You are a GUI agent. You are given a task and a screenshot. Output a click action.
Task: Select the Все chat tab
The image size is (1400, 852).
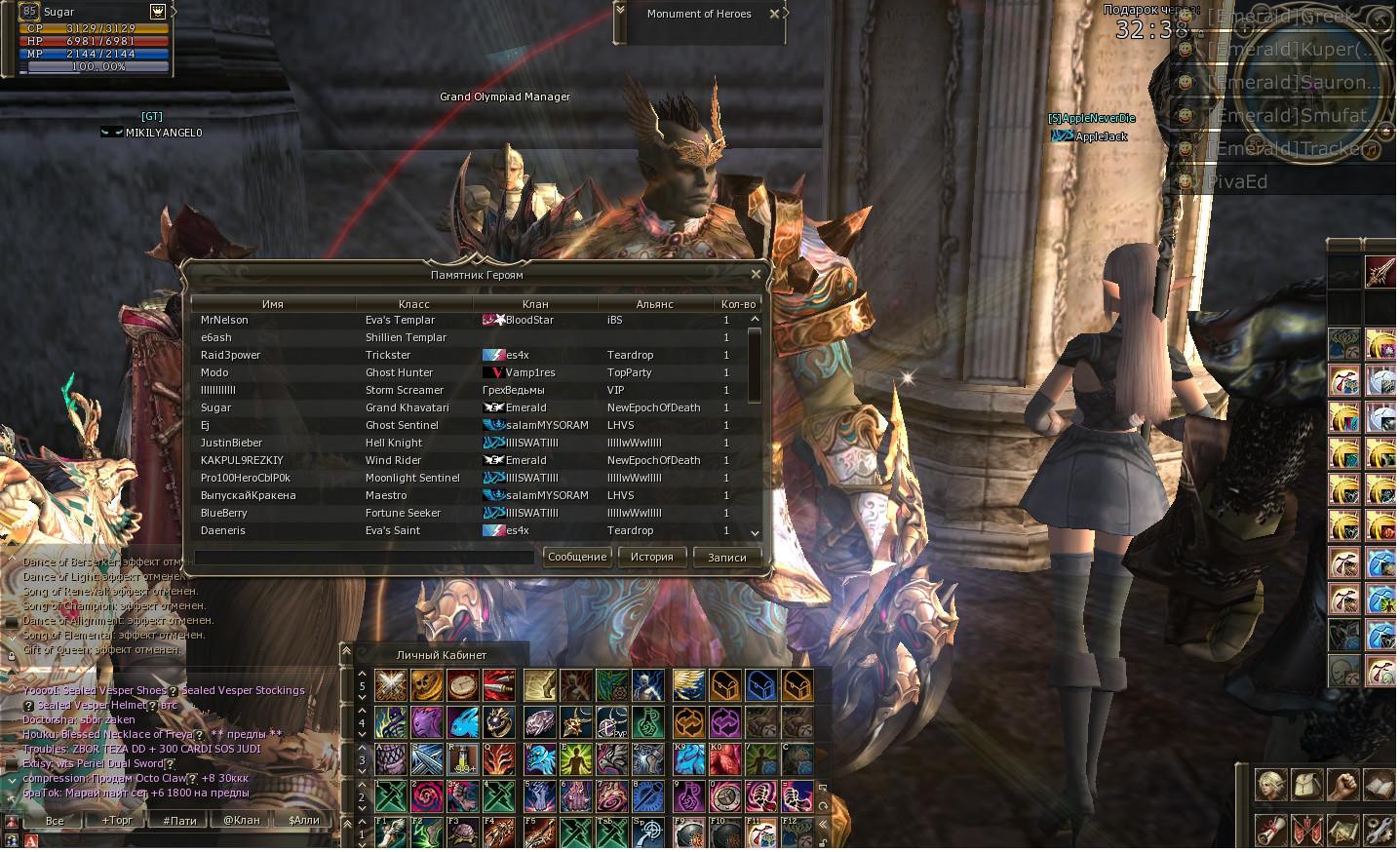coord(55,821)
